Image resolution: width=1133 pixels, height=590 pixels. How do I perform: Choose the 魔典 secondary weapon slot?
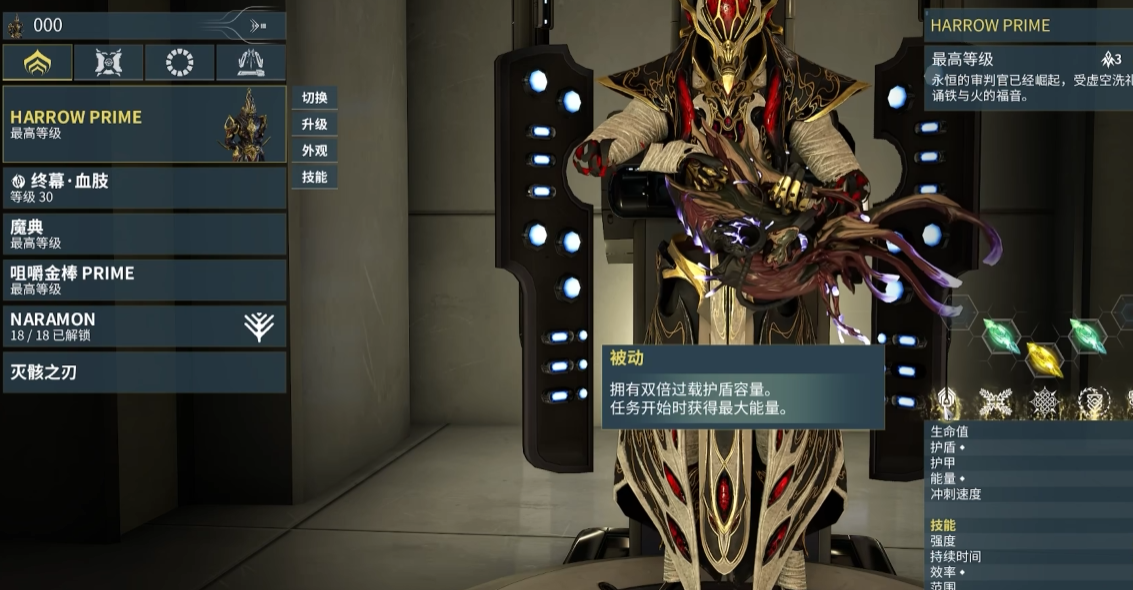point(144,234)
